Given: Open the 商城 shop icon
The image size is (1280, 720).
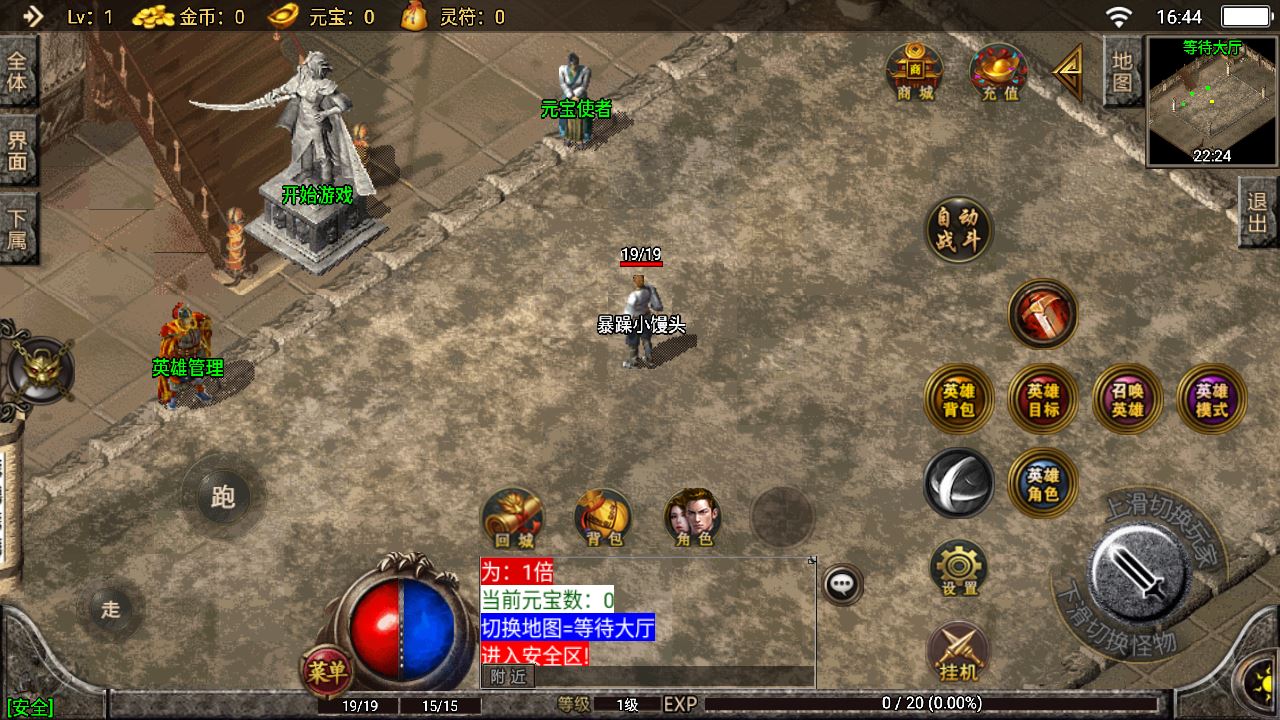Looking at the screenshot, I should click(x=914, y=72).
